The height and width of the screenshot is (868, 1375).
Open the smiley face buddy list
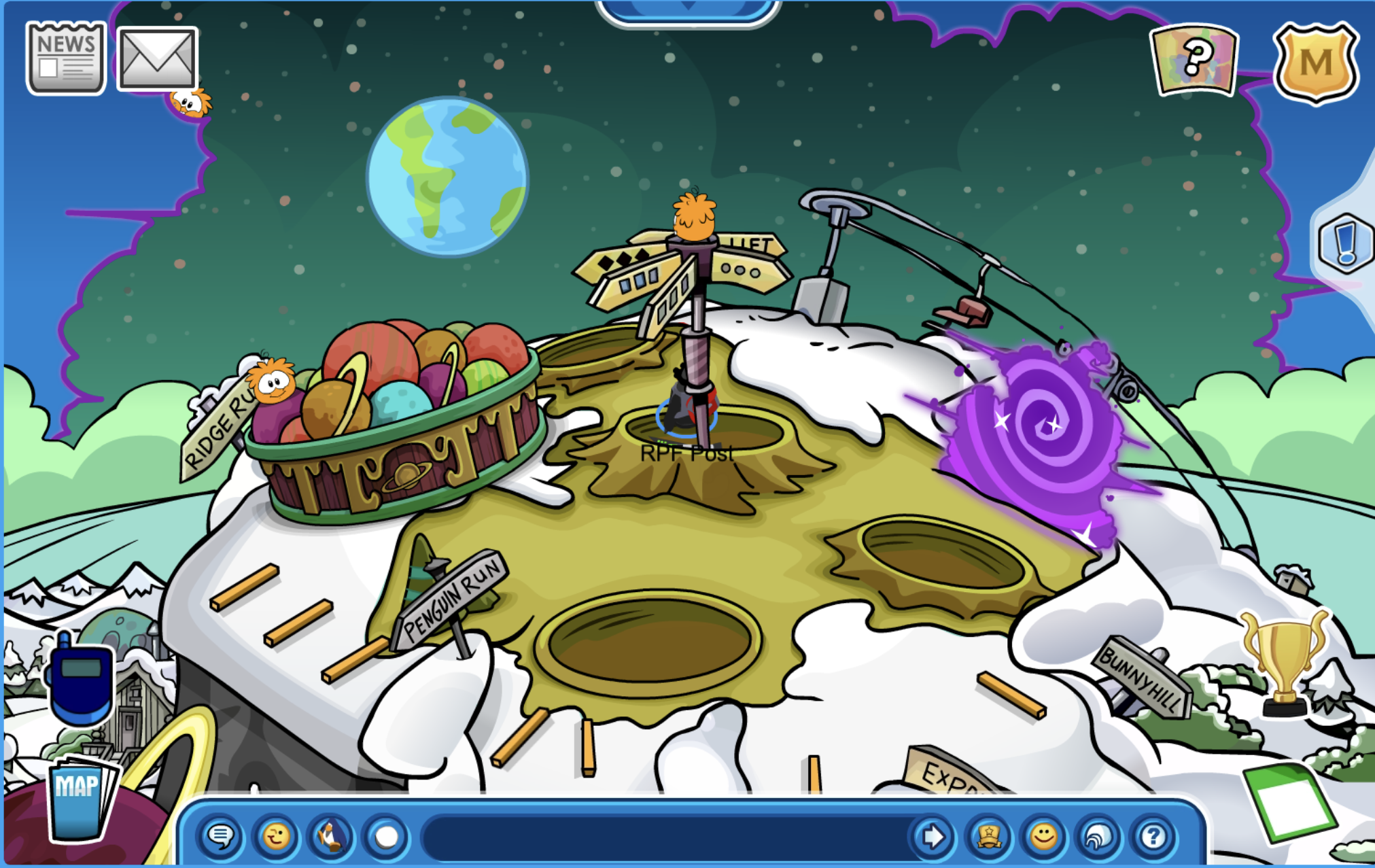(x=1043, y=836)
